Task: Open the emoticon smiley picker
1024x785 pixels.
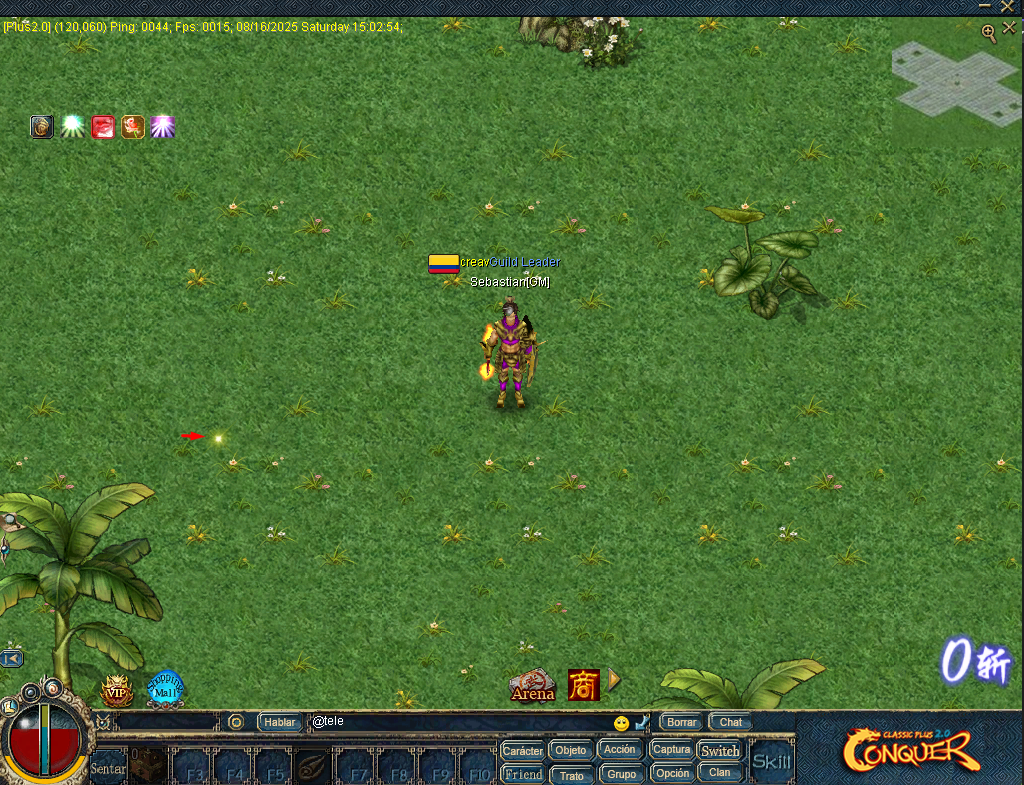Action: point(621,723)
